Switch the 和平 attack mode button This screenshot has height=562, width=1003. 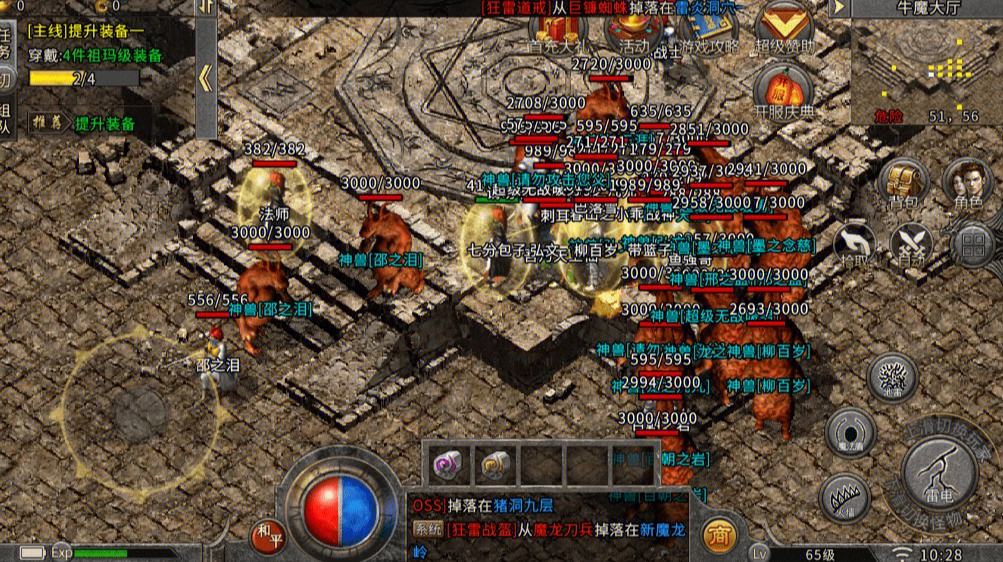267,534
